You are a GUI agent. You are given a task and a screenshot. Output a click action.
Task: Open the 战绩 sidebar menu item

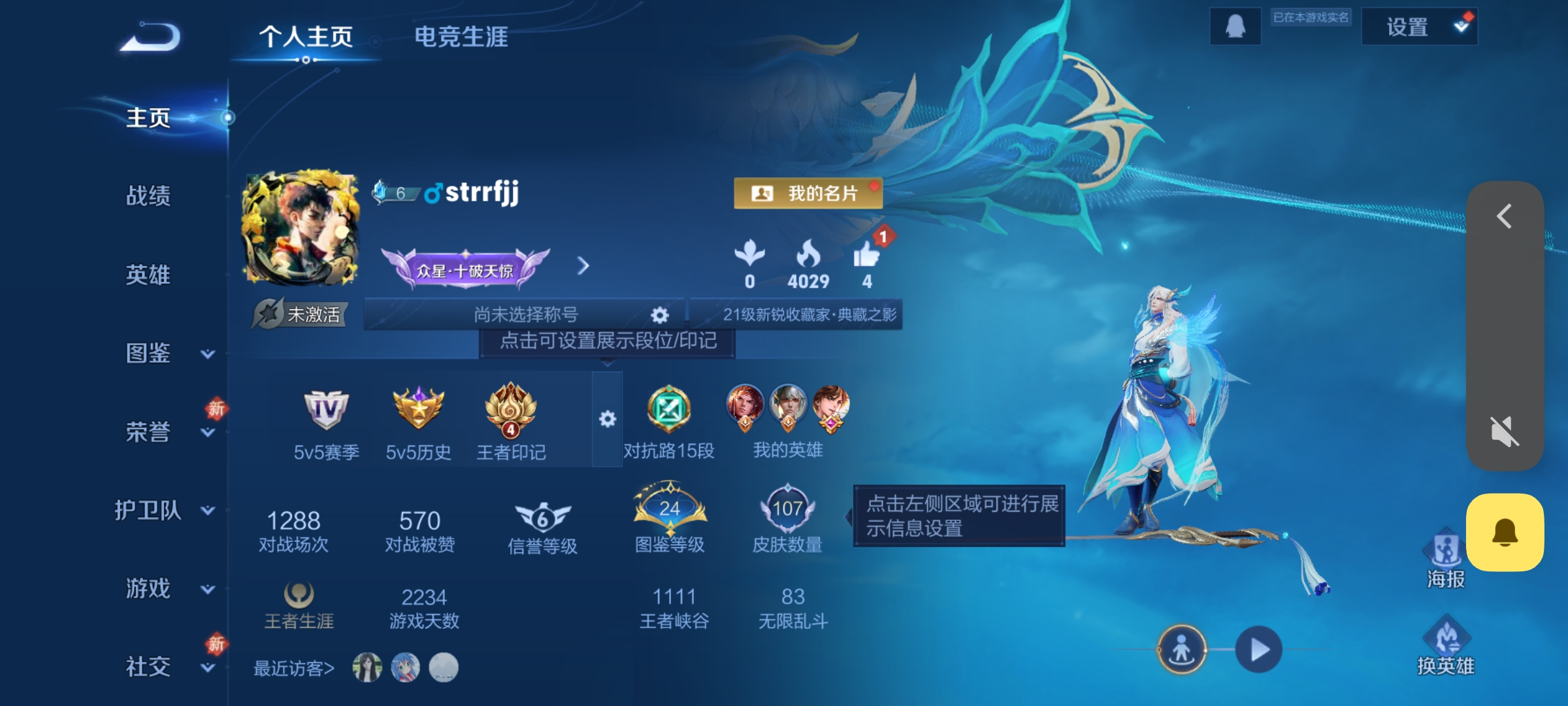148,196
